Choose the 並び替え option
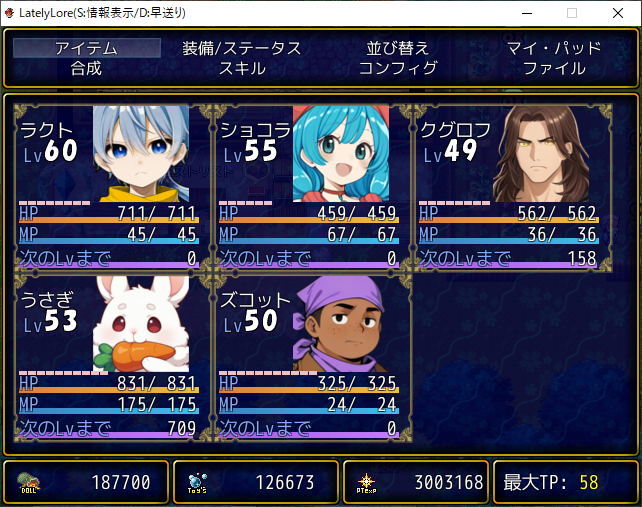 397,48
